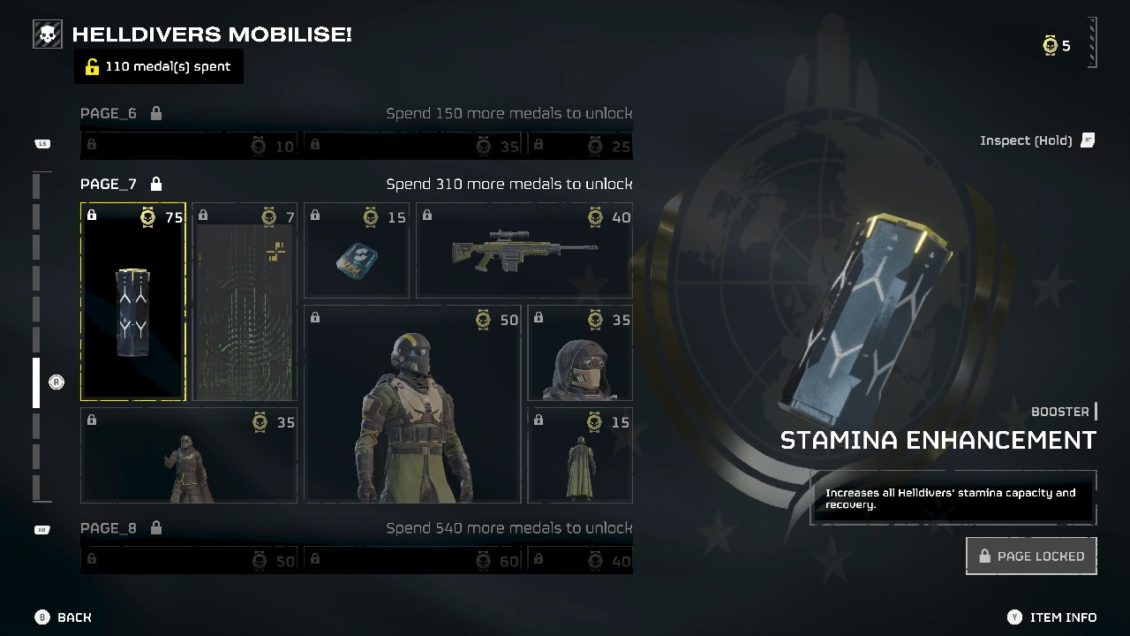Viewport: 1130px width, 636px height.
Task: Inspect the booster via Inspect (Hold)
Action: 1037,141
